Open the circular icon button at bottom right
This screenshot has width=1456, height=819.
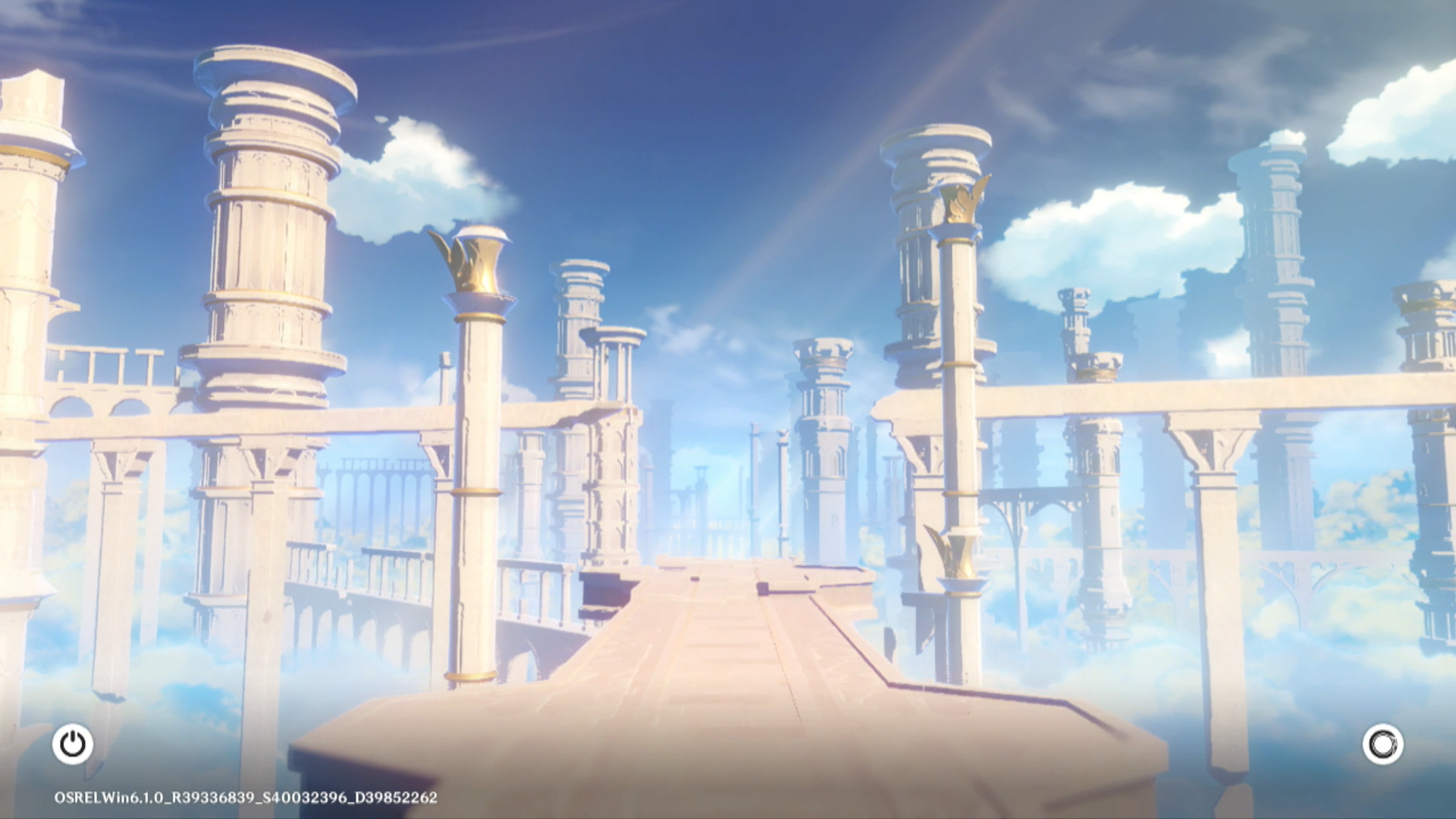[1382, 744]
